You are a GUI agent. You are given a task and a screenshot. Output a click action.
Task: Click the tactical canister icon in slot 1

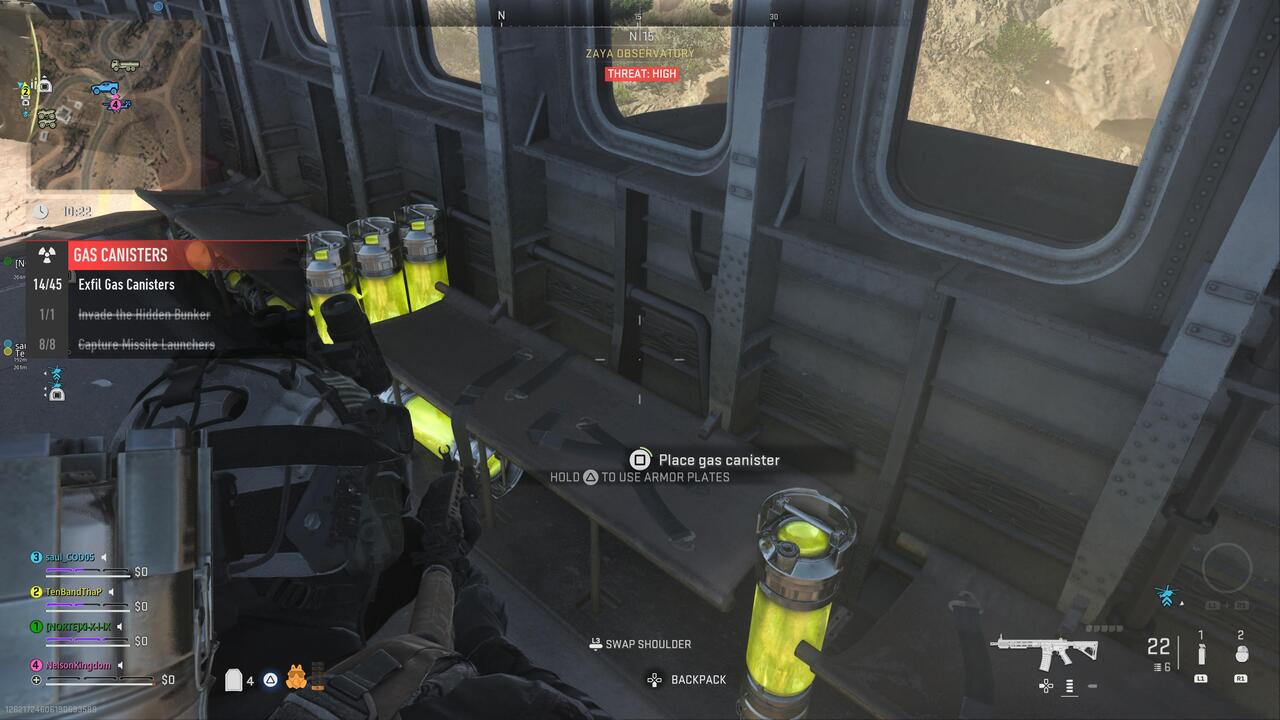pos(1201,653)
